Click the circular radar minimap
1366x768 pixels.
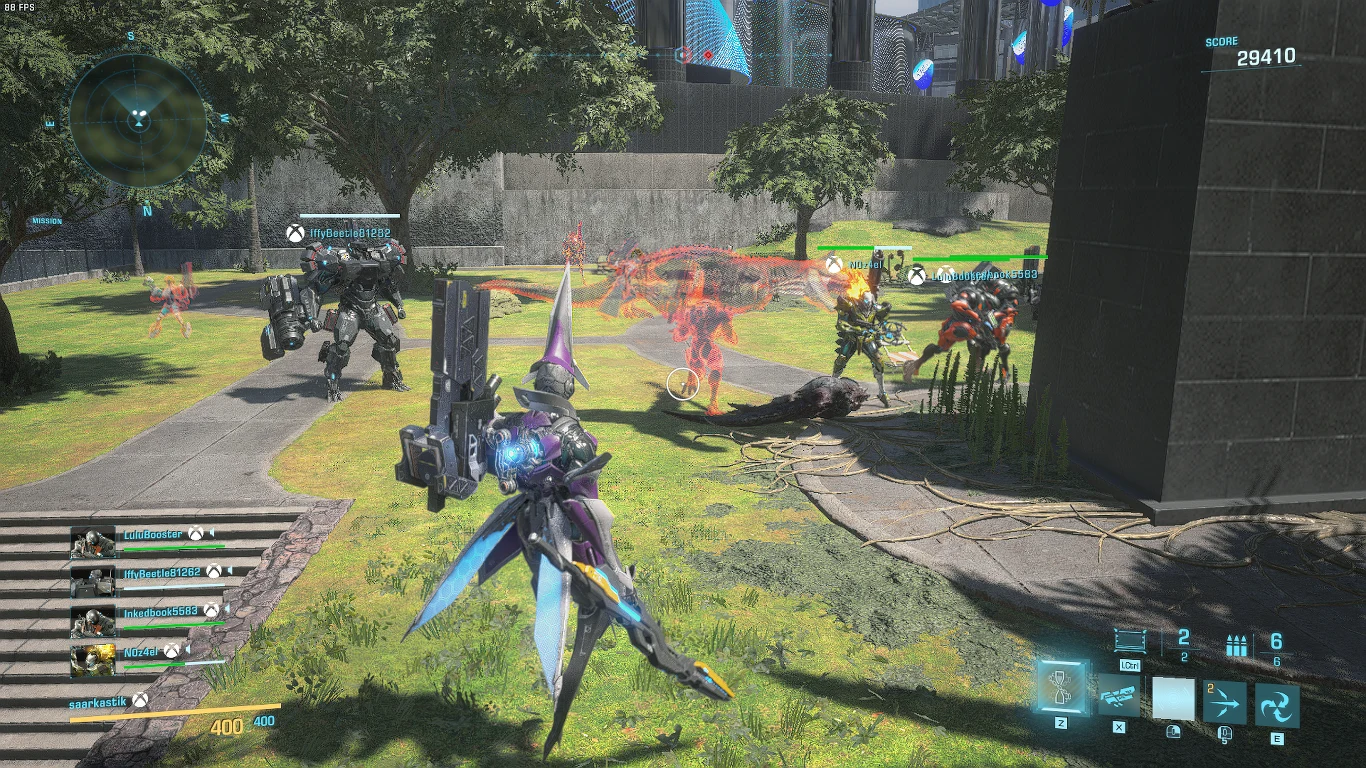coord(137,120)
